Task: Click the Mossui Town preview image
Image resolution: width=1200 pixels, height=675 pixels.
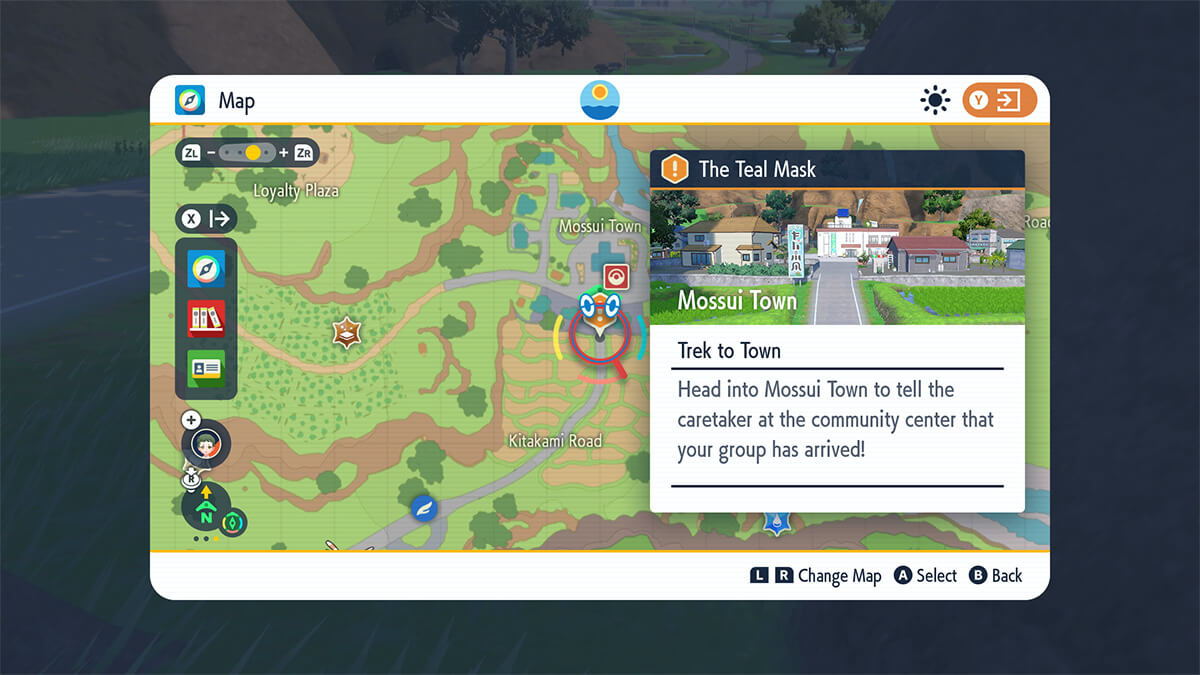Action: [837, 256]
